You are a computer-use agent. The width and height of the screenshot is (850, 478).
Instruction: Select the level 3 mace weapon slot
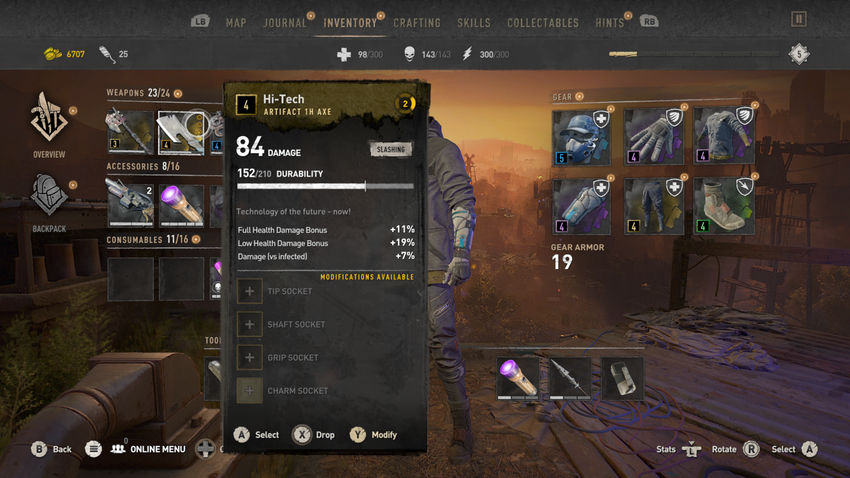(x=130, y=130)
